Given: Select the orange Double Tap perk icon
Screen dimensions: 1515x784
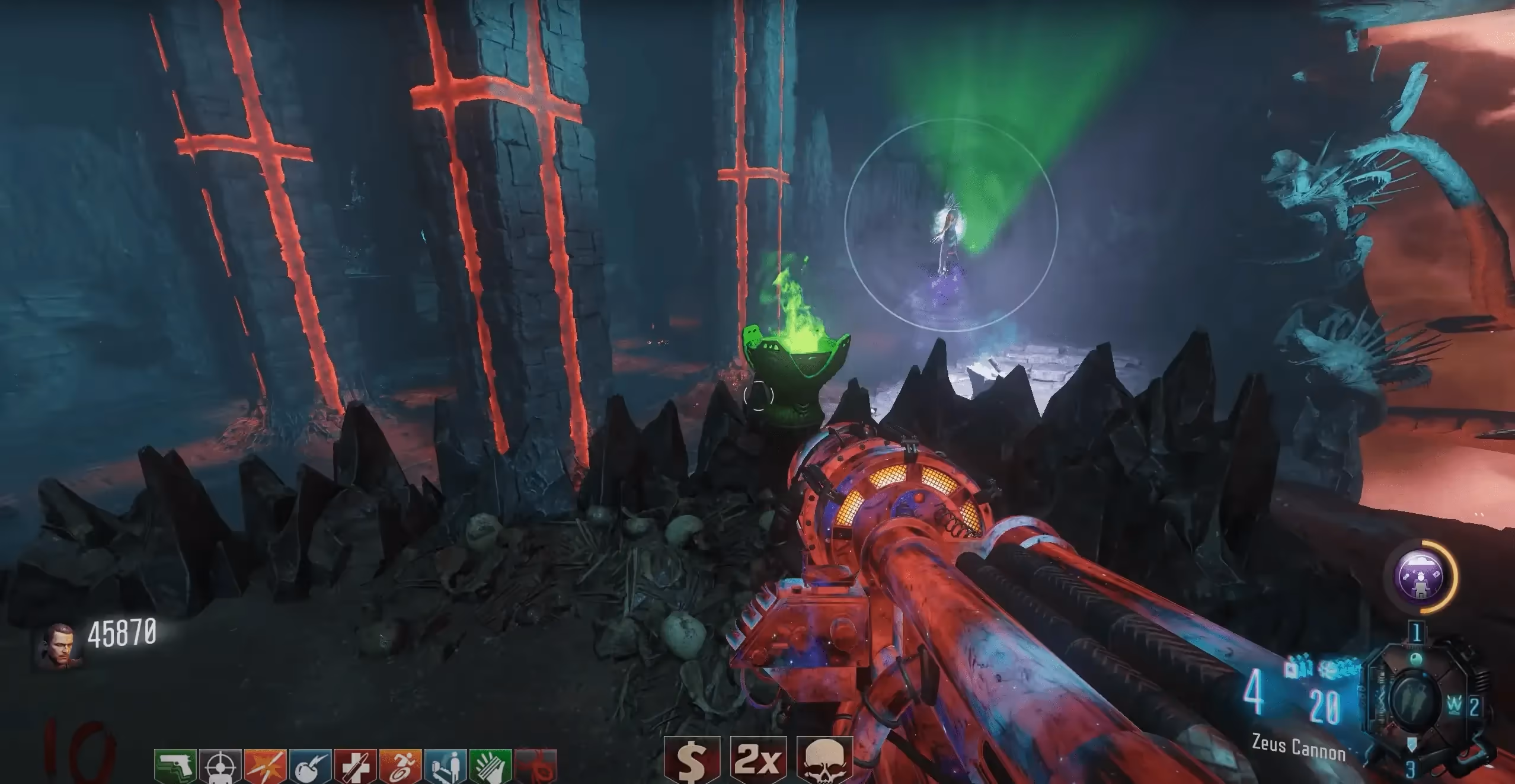Looking at the screenshot, I should 266,767.
